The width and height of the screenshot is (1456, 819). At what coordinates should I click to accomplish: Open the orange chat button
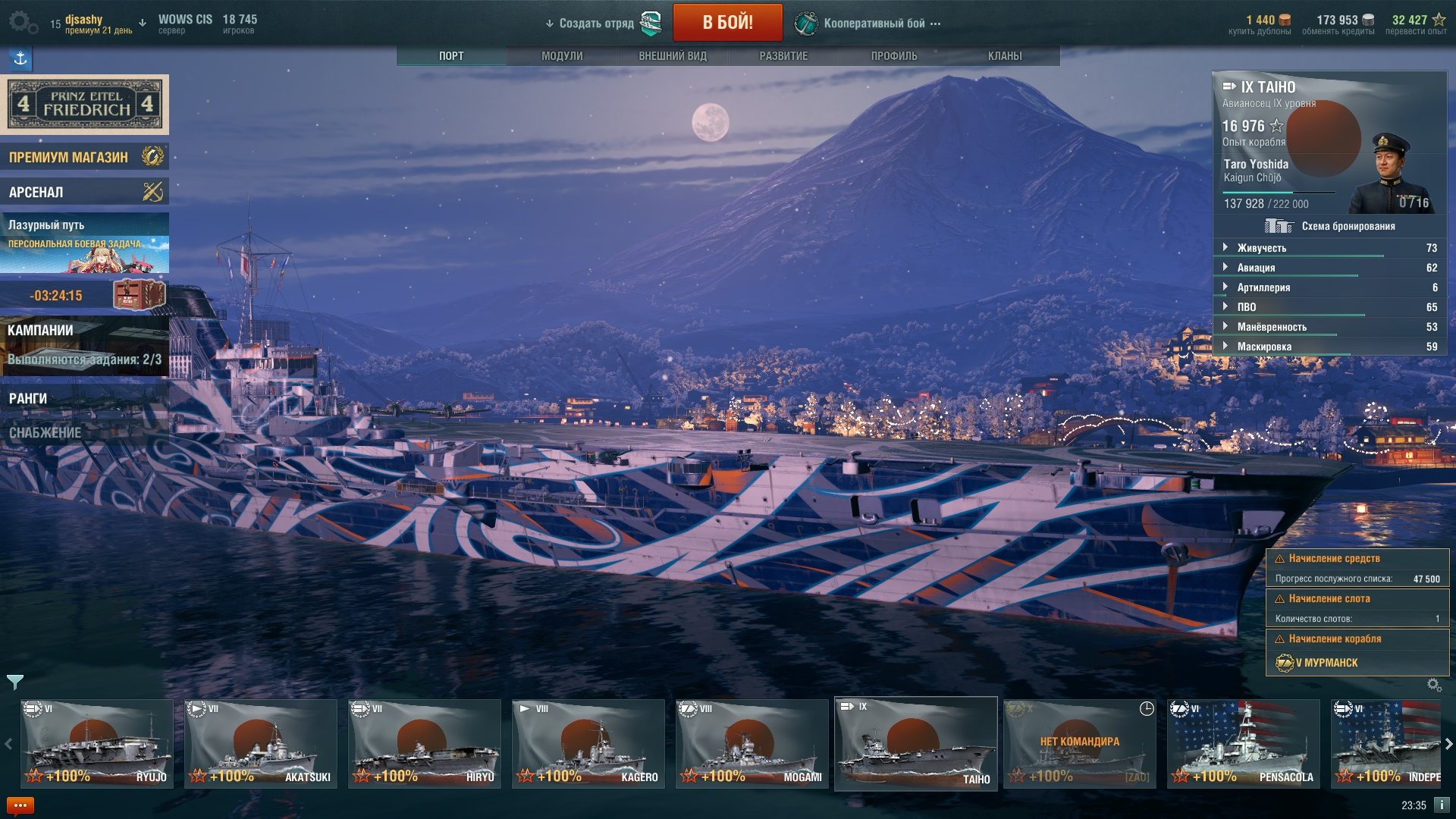pos(20,805)
